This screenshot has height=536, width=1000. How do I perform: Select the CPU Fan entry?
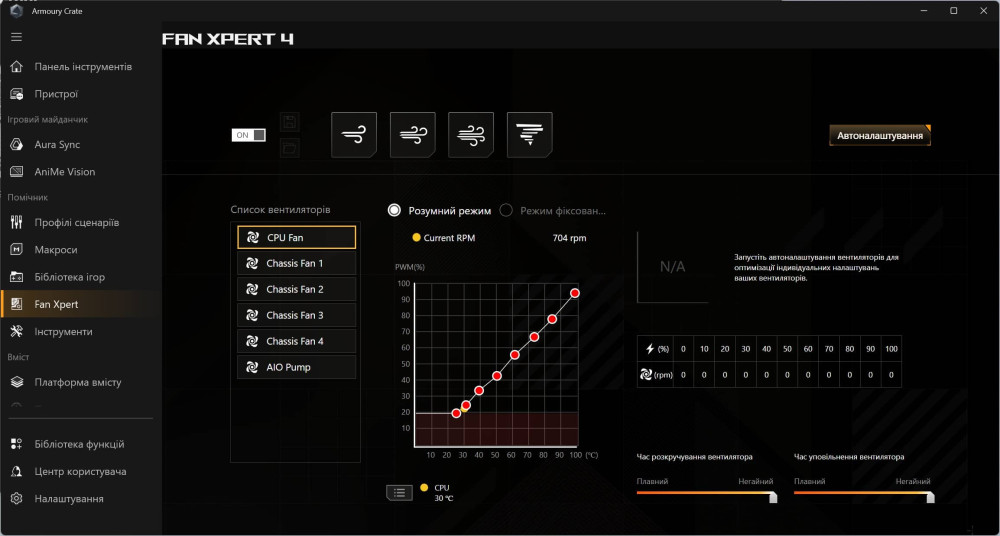(x=296, y=238)
